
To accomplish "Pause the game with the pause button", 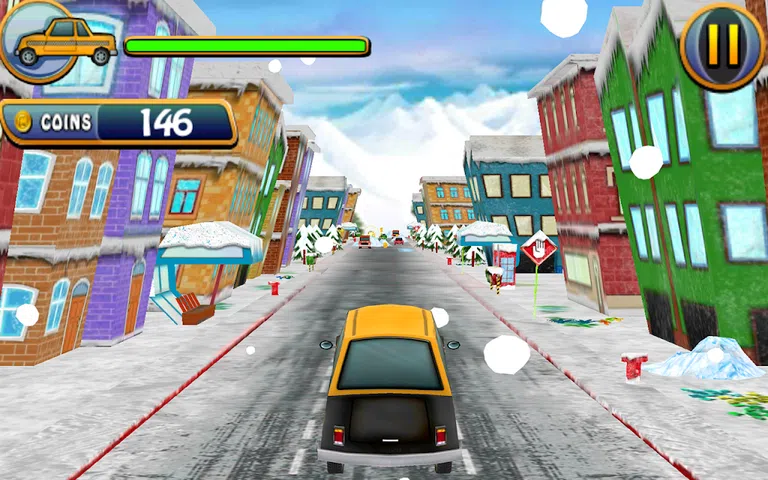I will pyautogui.click(x=722, y=44).
